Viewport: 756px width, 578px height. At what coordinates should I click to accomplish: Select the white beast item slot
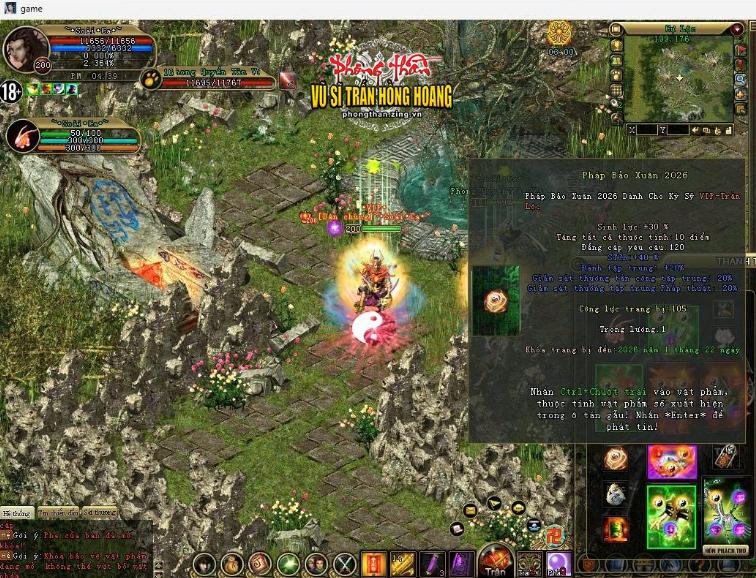pos(615,494)
